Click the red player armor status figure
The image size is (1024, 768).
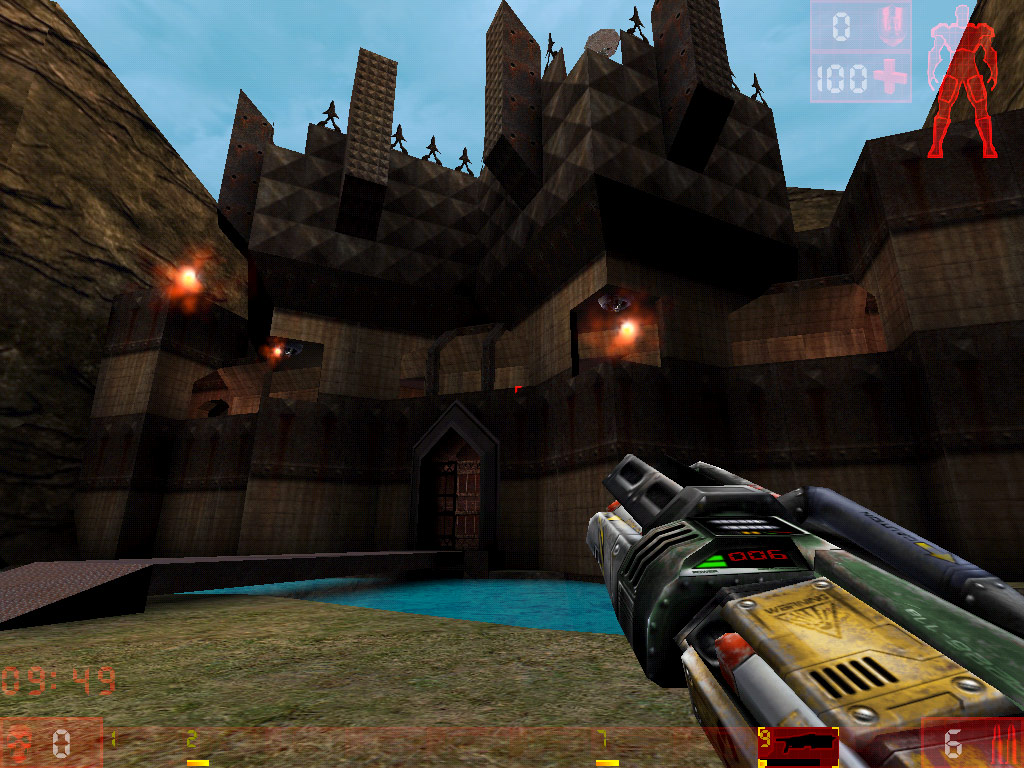(x=963, y=82)
